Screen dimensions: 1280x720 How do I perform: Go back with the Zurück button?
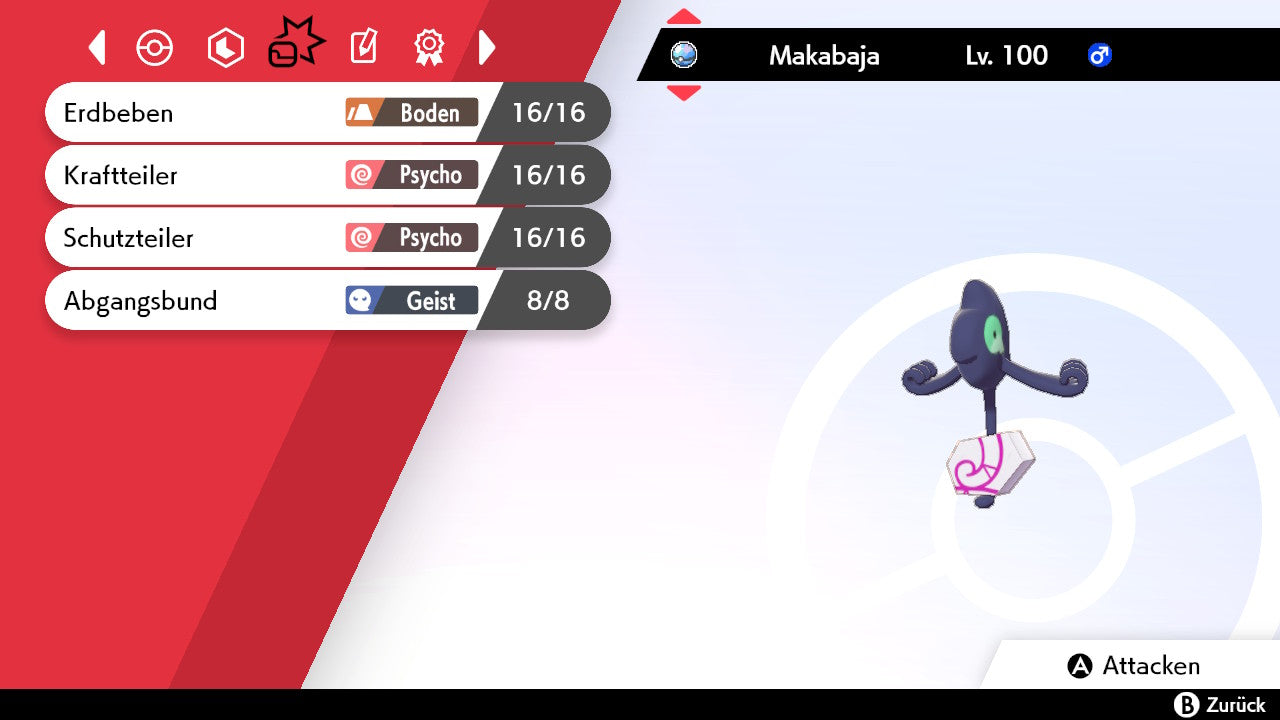click(1220, 705)
